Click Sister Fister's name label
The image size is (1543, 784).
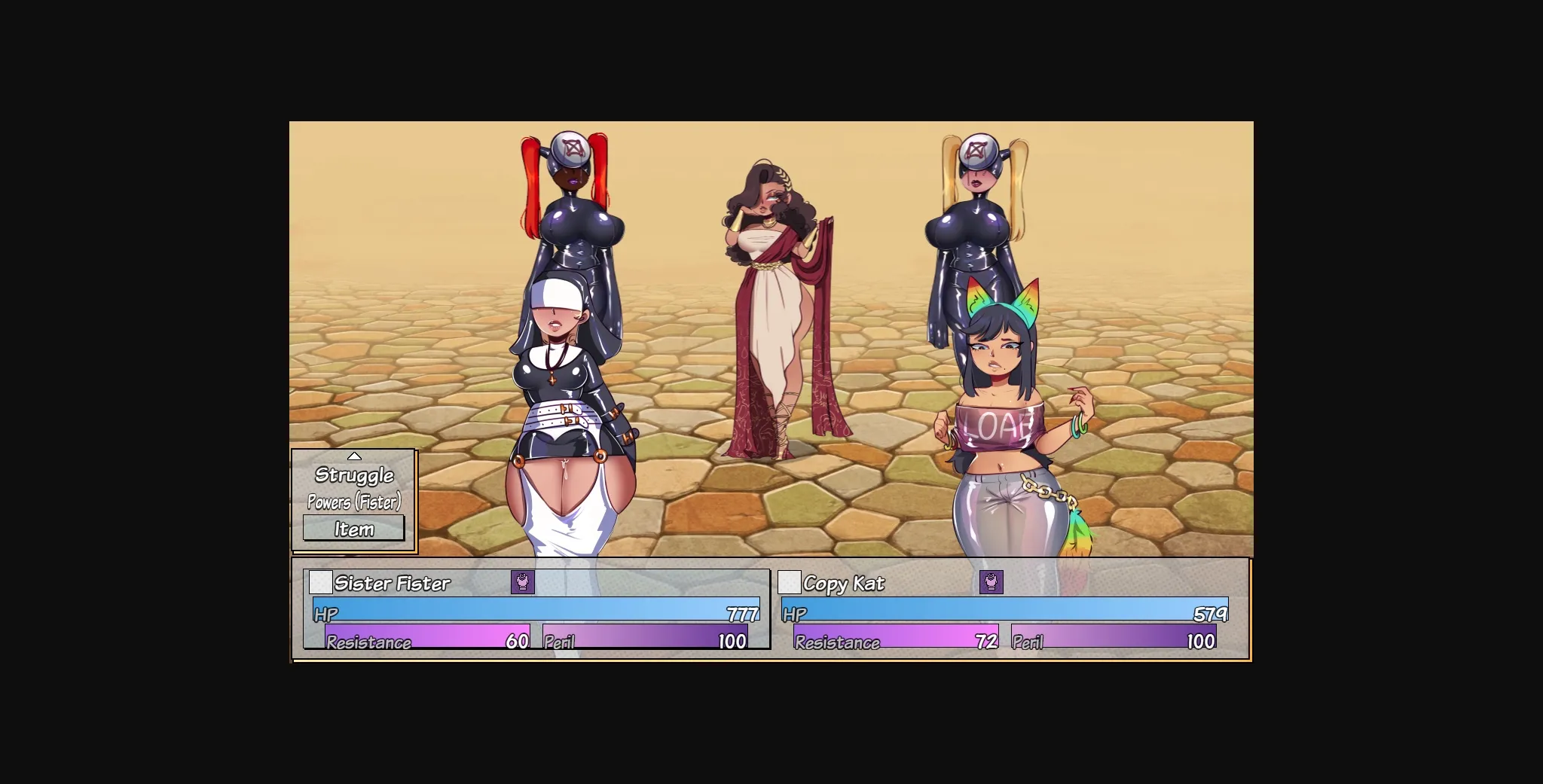(393, 583)
